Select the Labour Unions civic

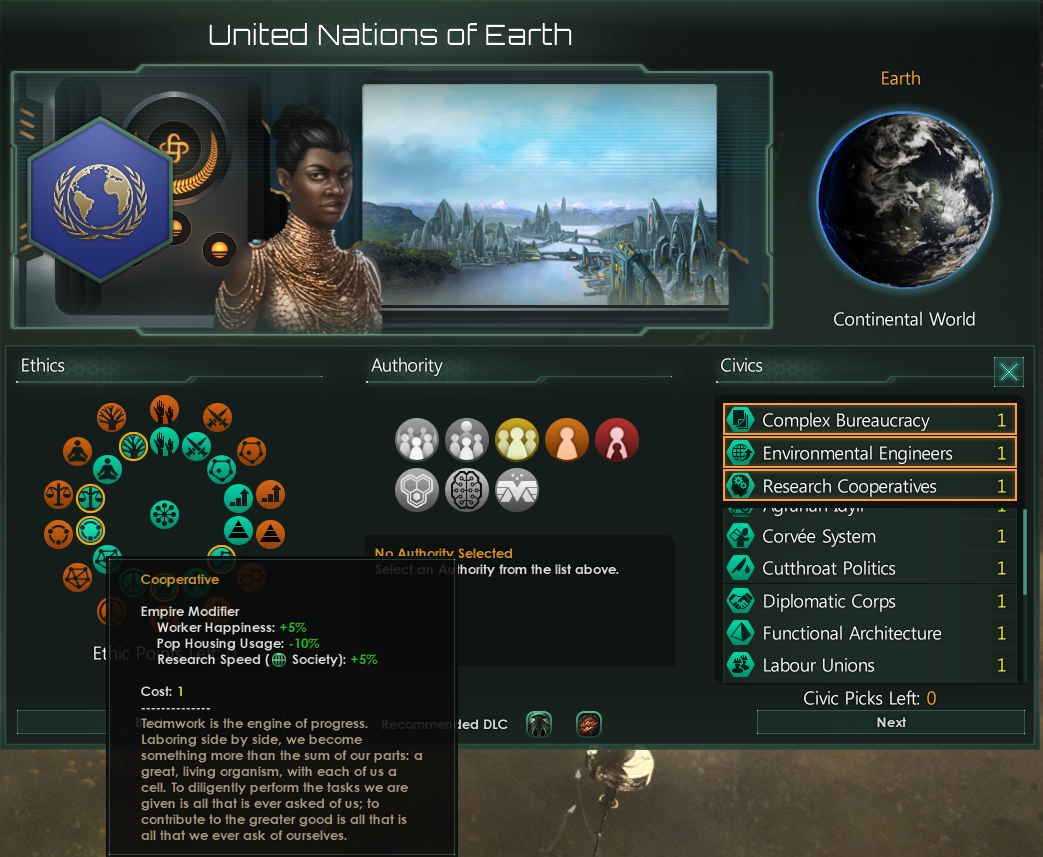tap(869, 665)
